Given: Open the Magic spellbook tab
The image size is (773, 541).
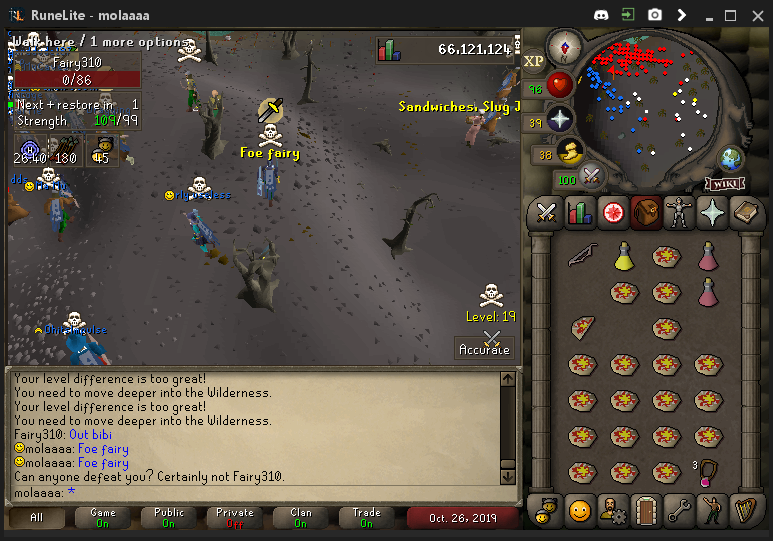Looking at the screenshot, I should click(747, 212).
